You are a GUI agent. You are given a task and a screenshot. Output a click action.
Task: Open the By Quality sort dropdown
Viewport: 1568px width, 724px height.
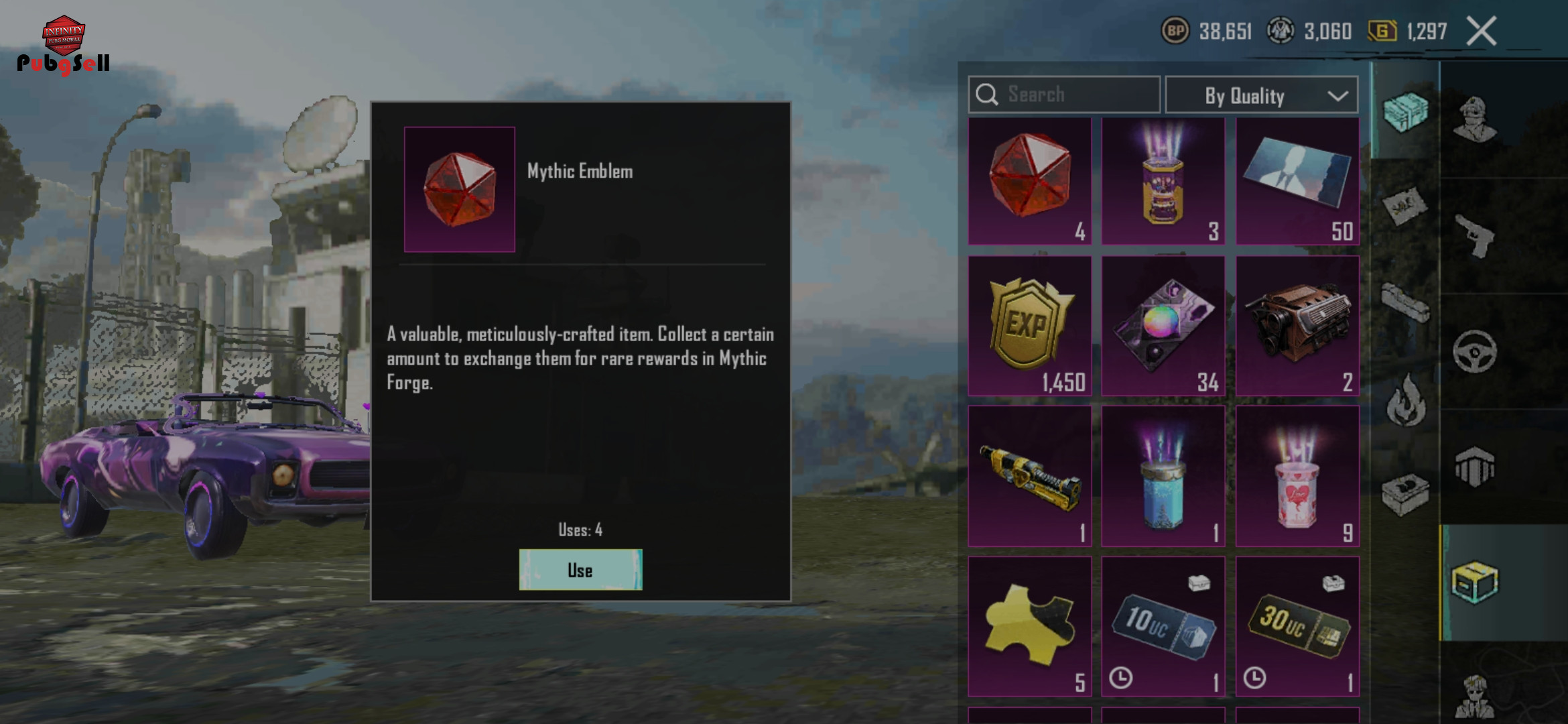pos(1261,95)
